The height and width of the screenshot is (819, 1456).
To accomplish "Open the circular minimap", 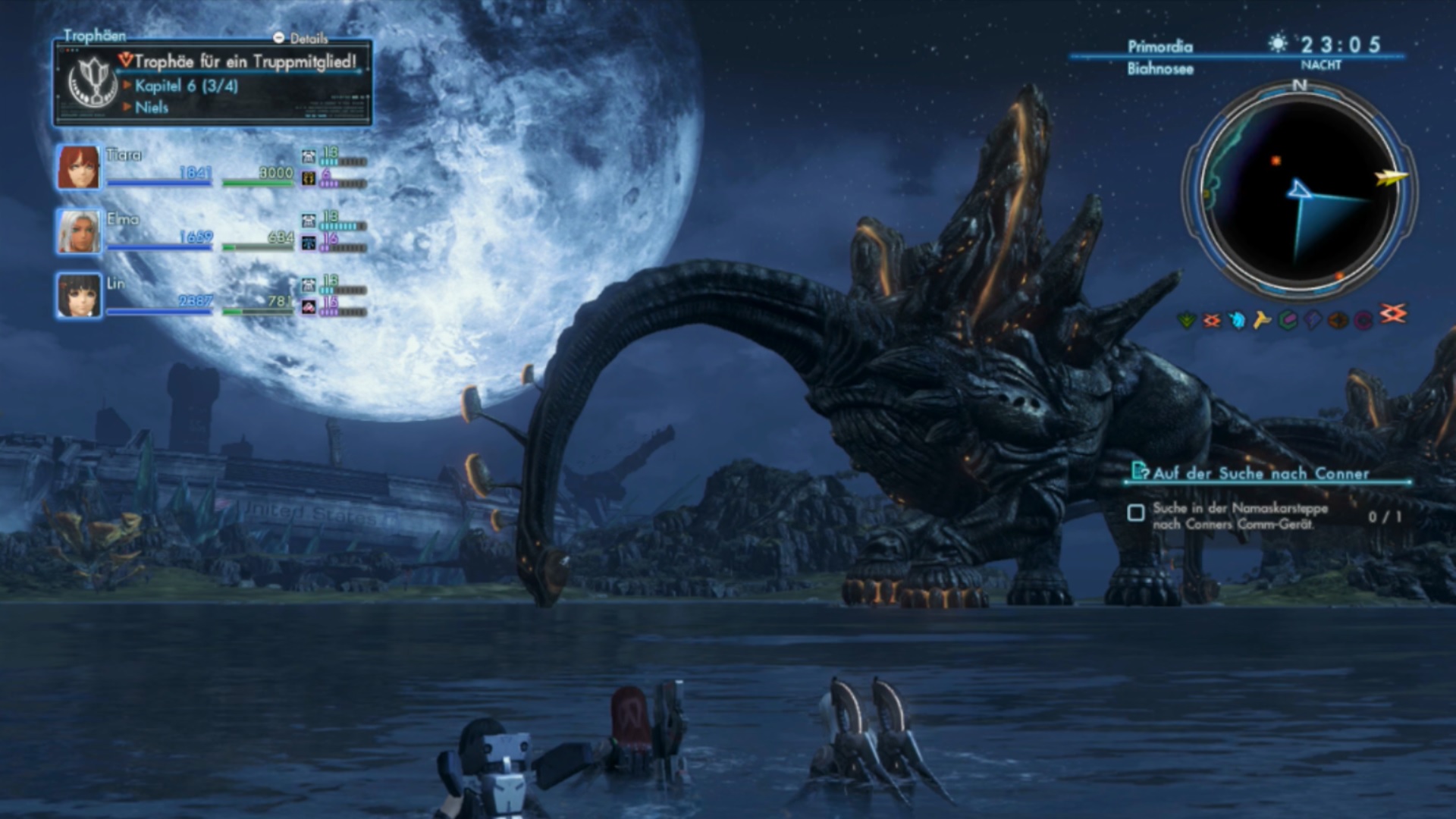I will coord(1299,190).
